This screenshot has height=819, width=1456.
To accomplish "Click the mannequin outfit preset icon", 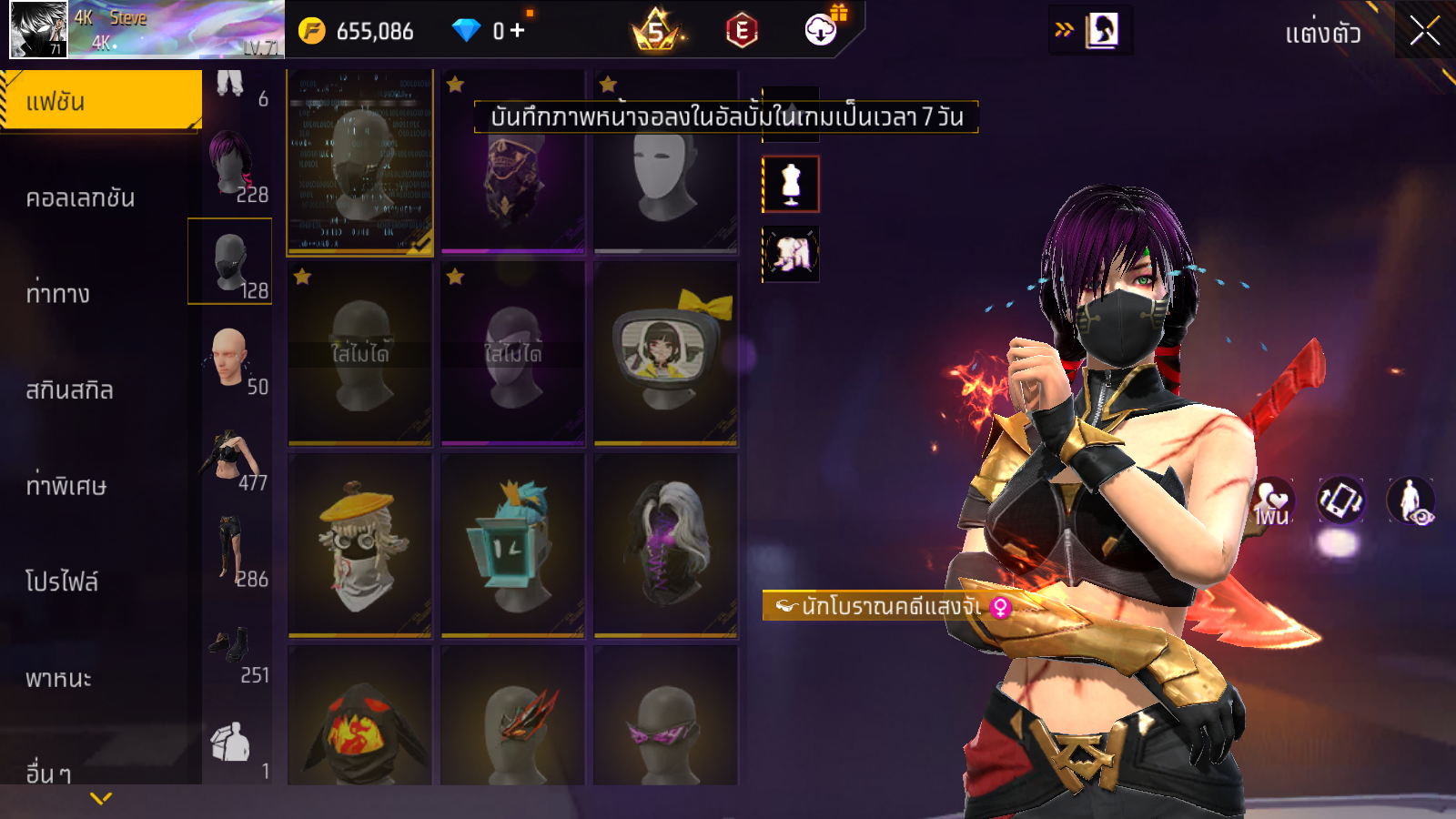I will coord(791,184).
